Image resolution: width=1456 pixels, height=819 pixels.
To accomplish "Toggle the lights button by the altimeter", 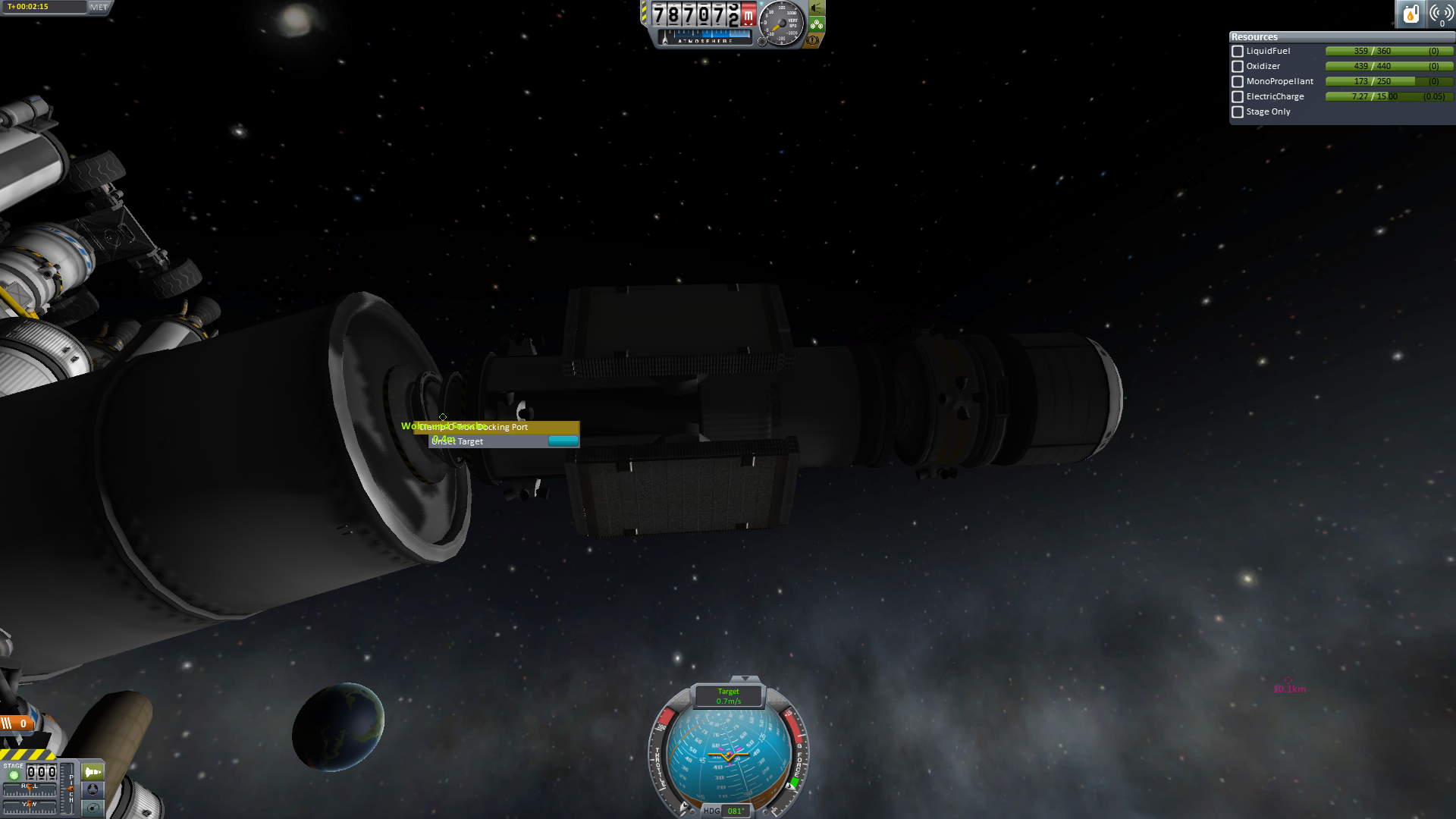I will click(x=817, y=8).
